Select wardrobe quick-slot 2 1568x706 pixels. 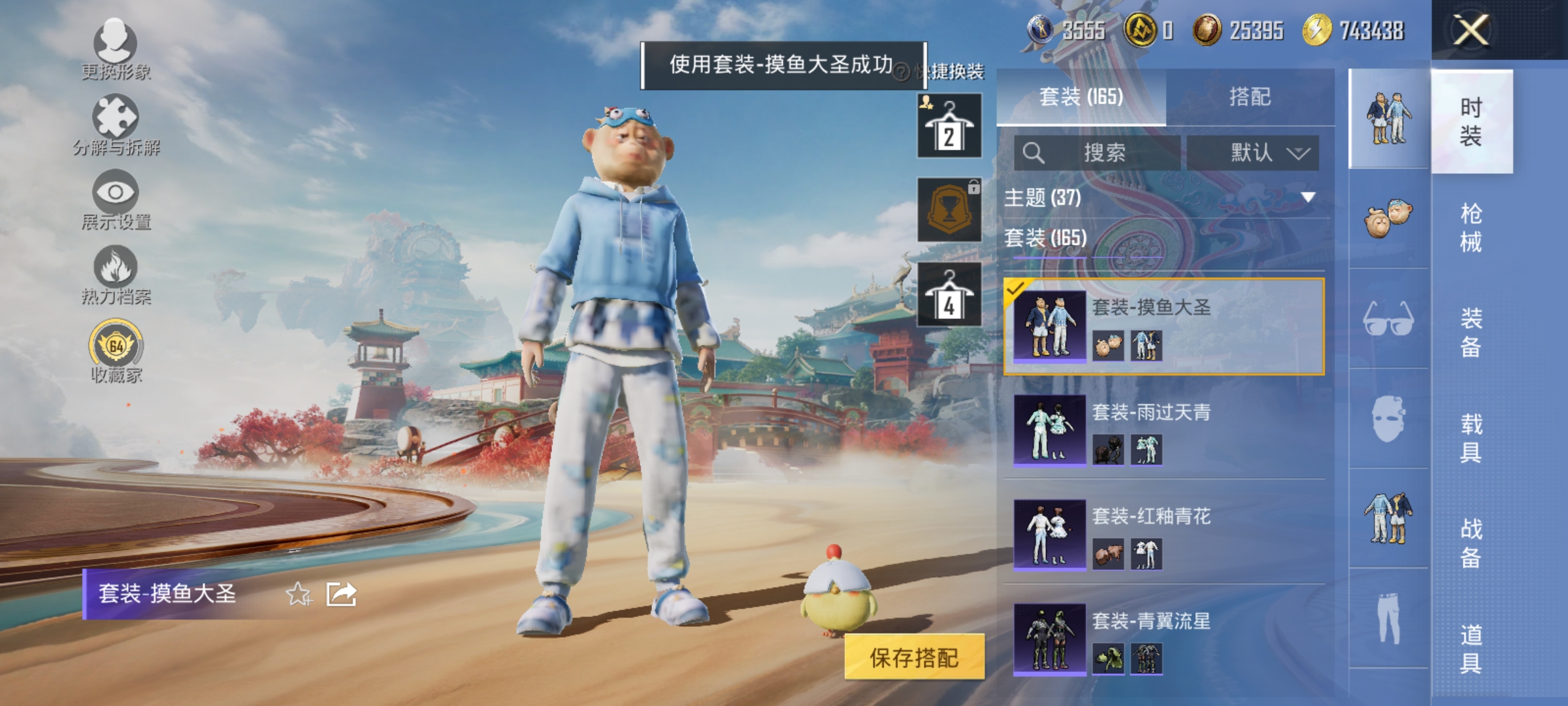click(x=949, y=126)
